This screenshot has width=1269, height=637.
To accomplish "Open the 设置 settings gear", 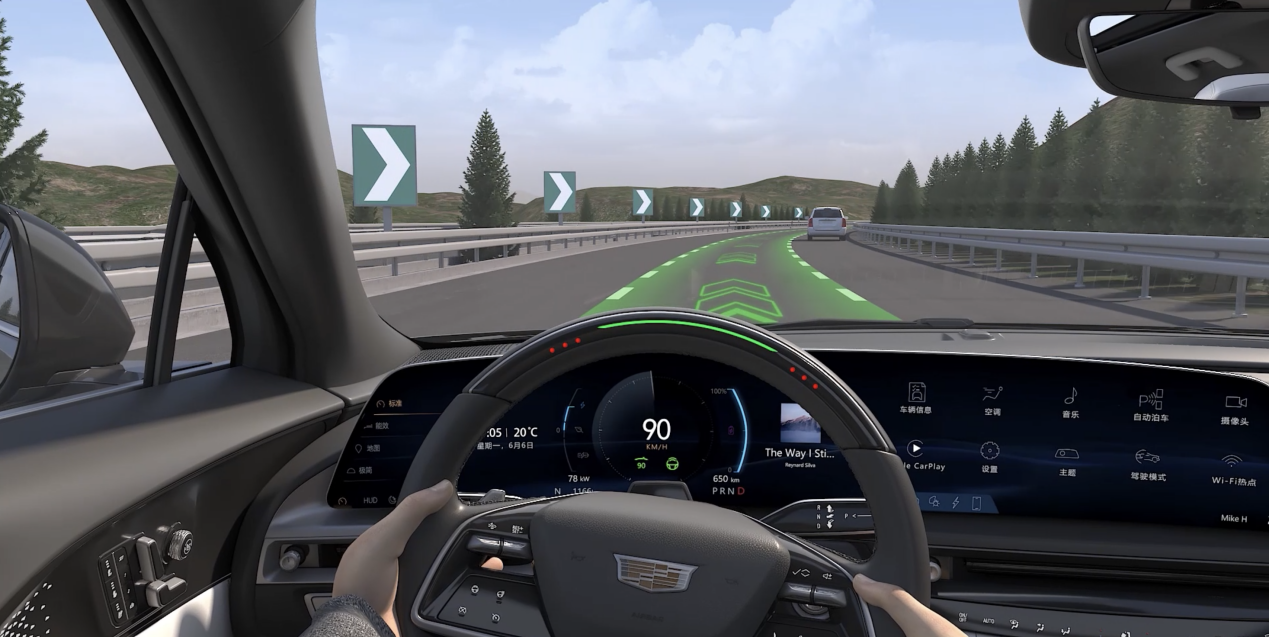I will click(x=989, y=455).
